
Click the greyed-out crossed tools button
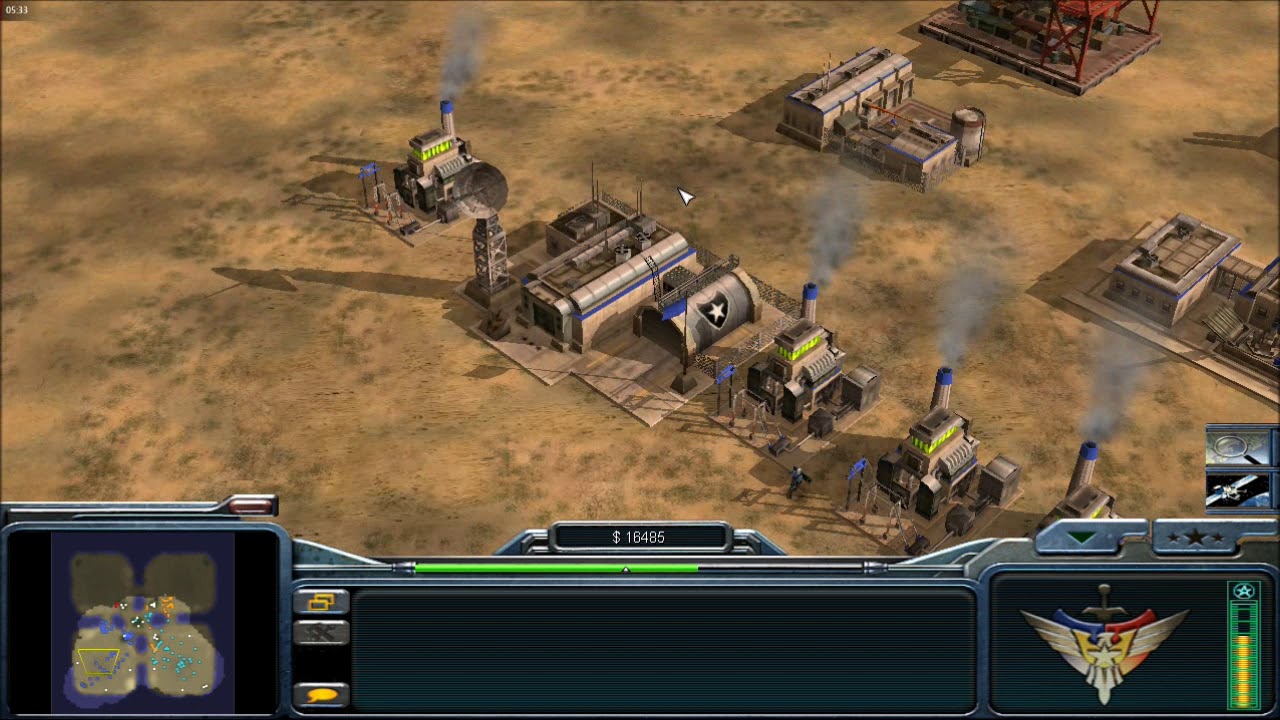tap(321, 633)
